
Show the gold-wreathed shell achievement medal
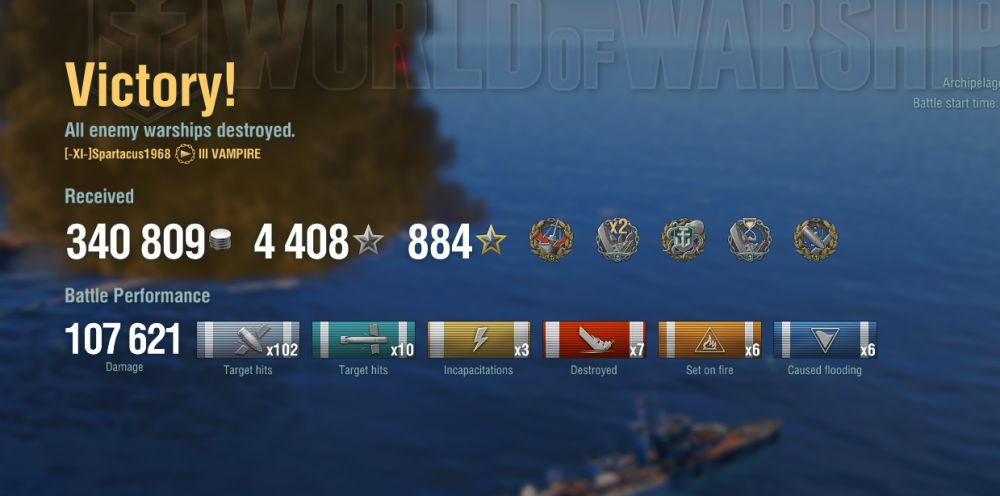click(815, 239)
